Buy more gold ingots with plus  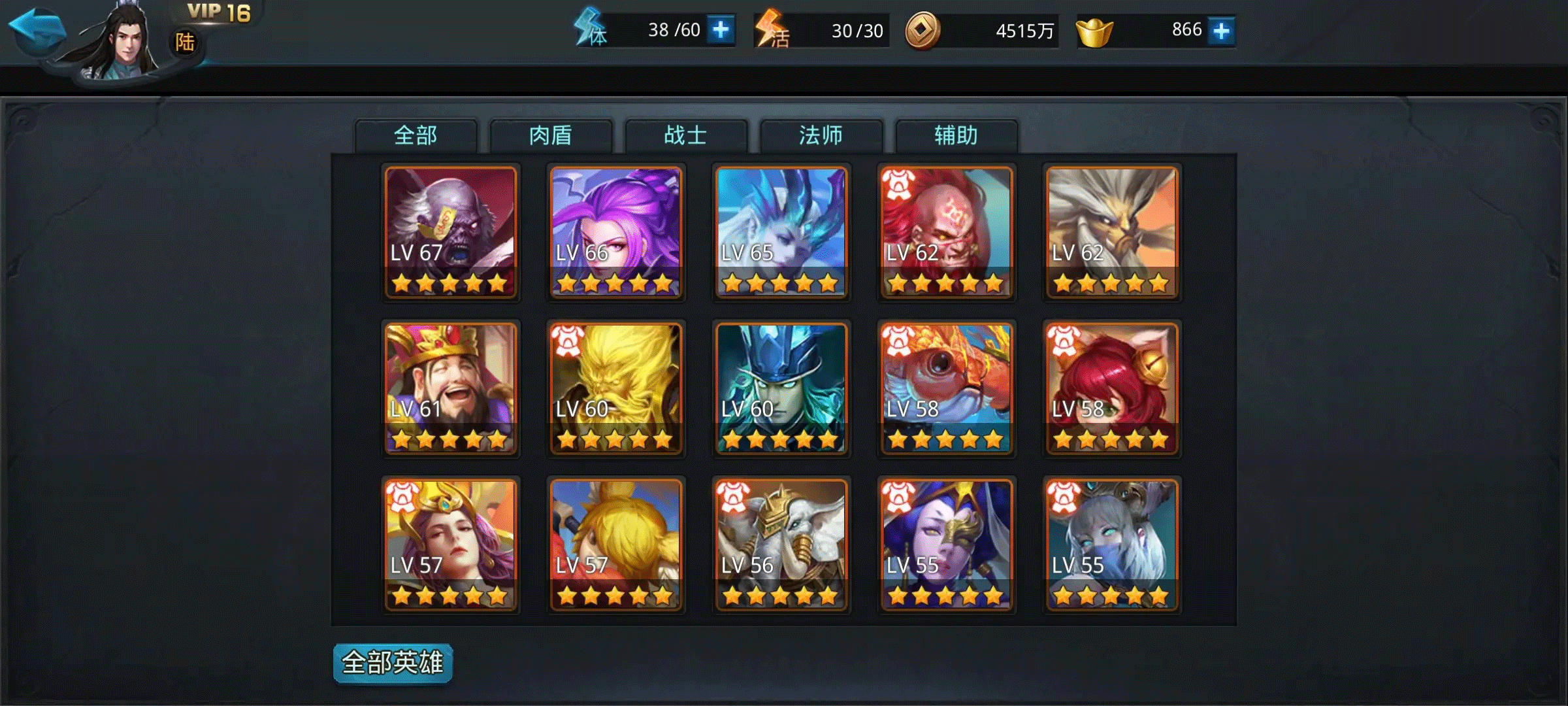(x=1221, y=31)
